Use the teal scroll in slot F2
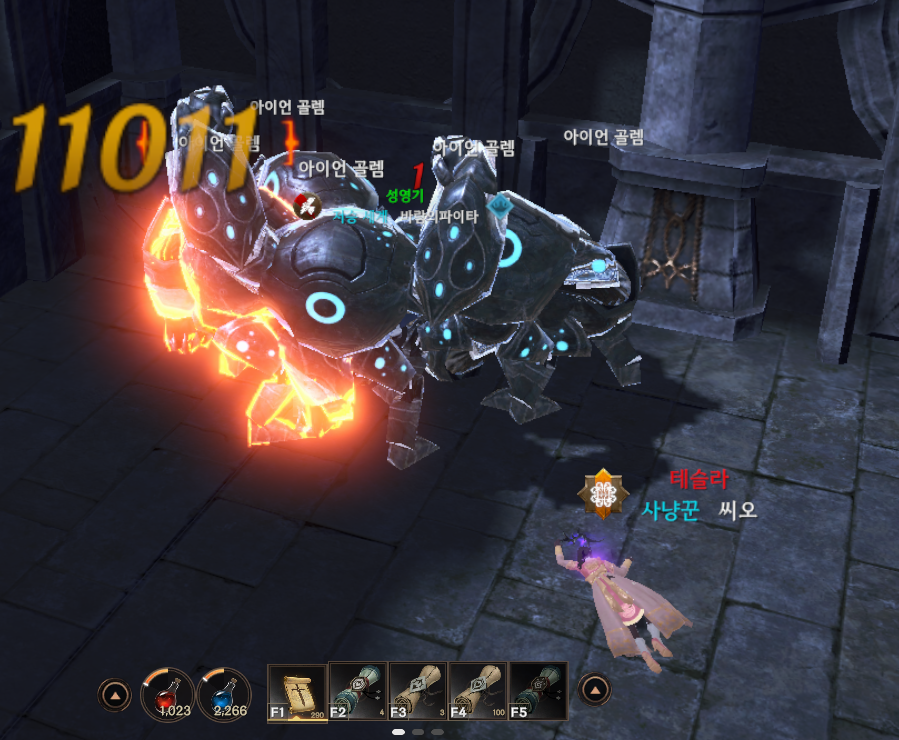 point(357,692)
